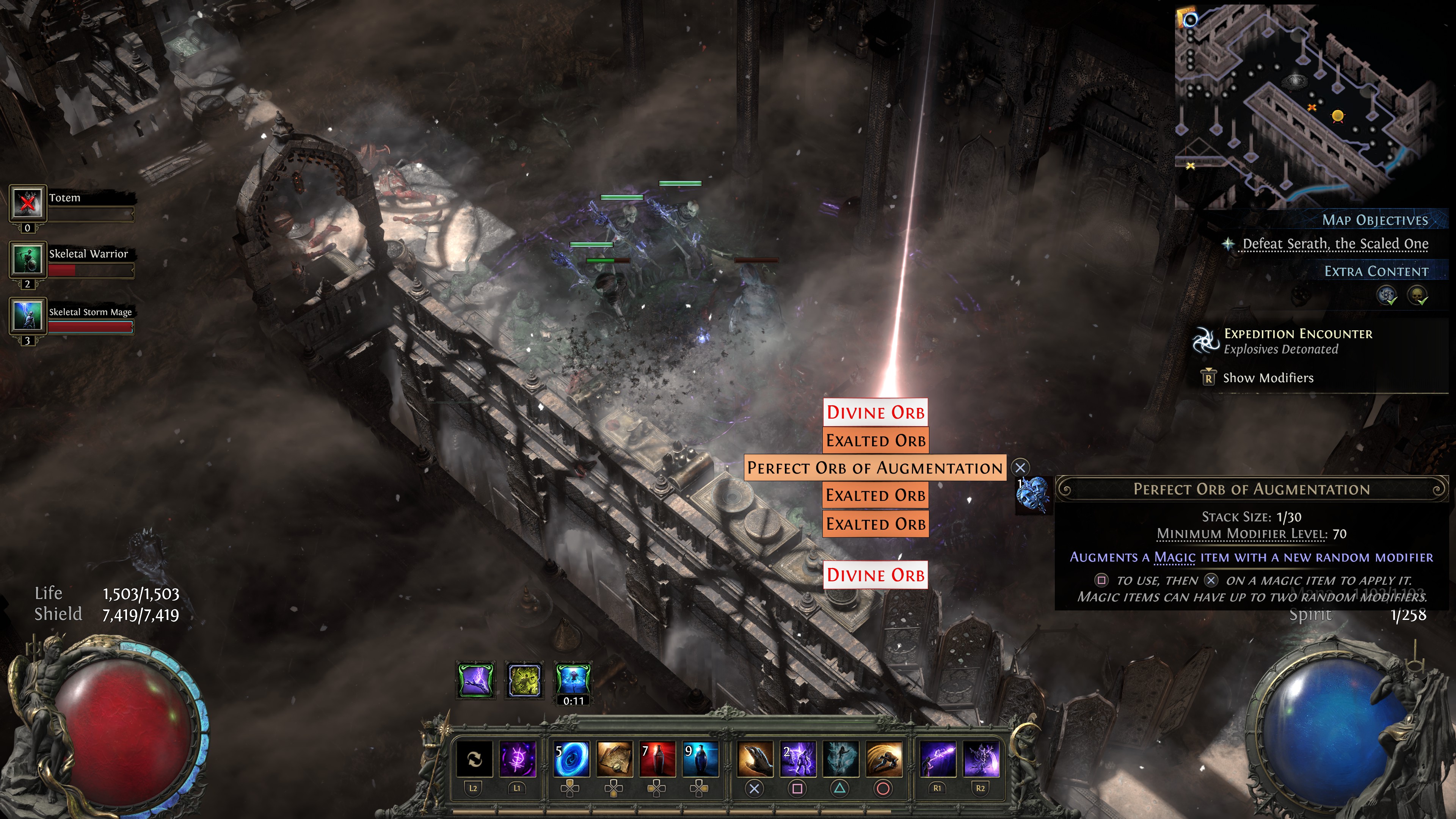The height and width of the screenshot is (819, 1456).
Task: Select the parchment map scroll slot
Action: (x=614, y=759)
